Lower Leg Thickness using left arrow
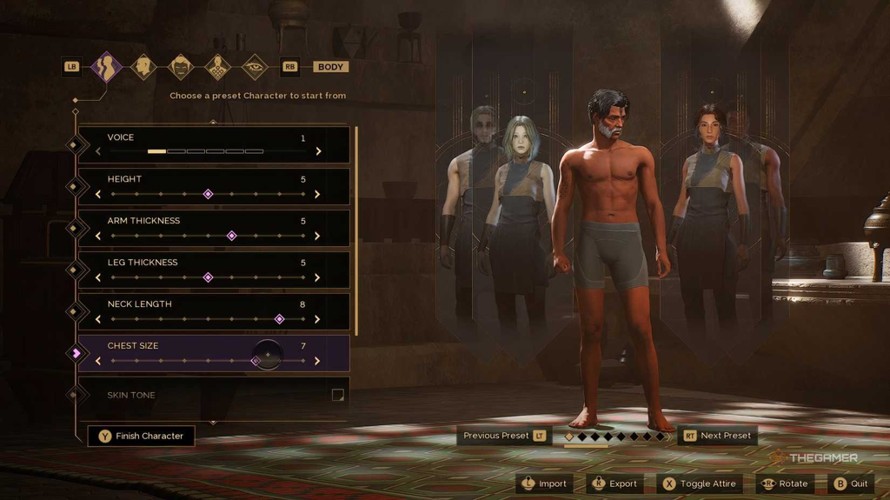 [98, 278]
